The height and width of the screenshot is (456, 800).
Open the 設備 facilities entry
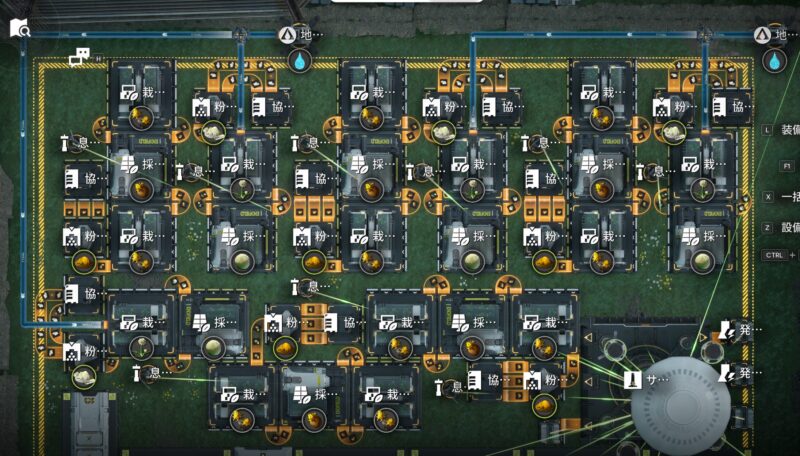(788, 228)
